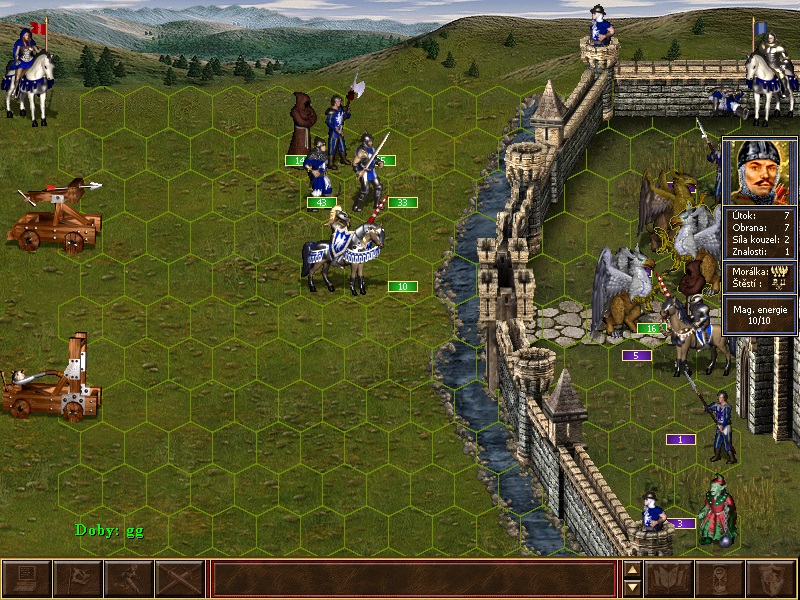Surrender the battle with the flag button
The image size is (800, 600).
click(x=78, y=579)
